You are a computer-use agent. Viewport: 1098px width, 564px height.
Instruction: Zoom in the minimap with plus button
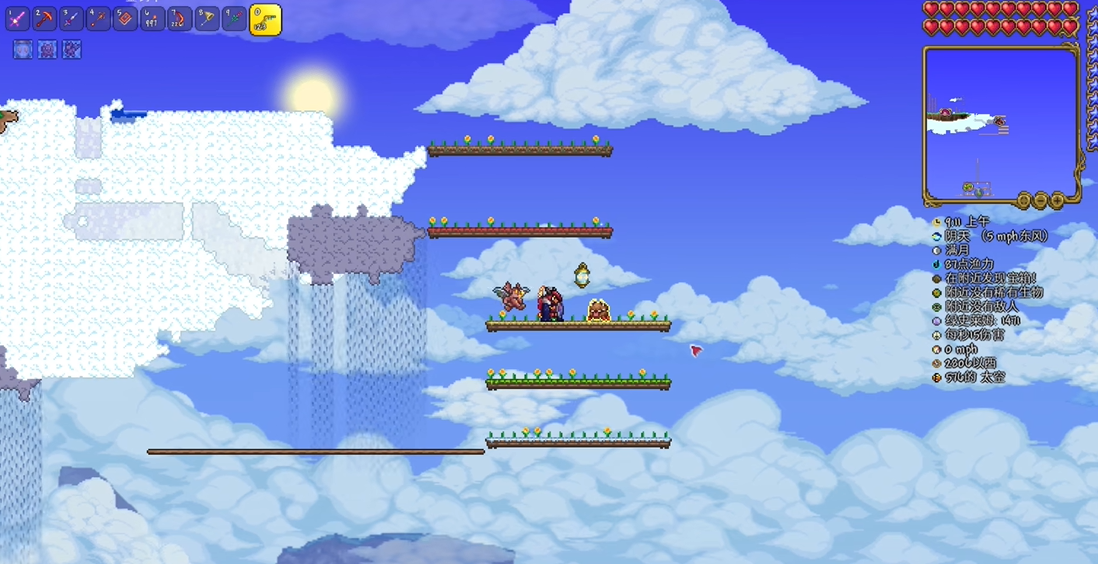[x=1057, y=201]
